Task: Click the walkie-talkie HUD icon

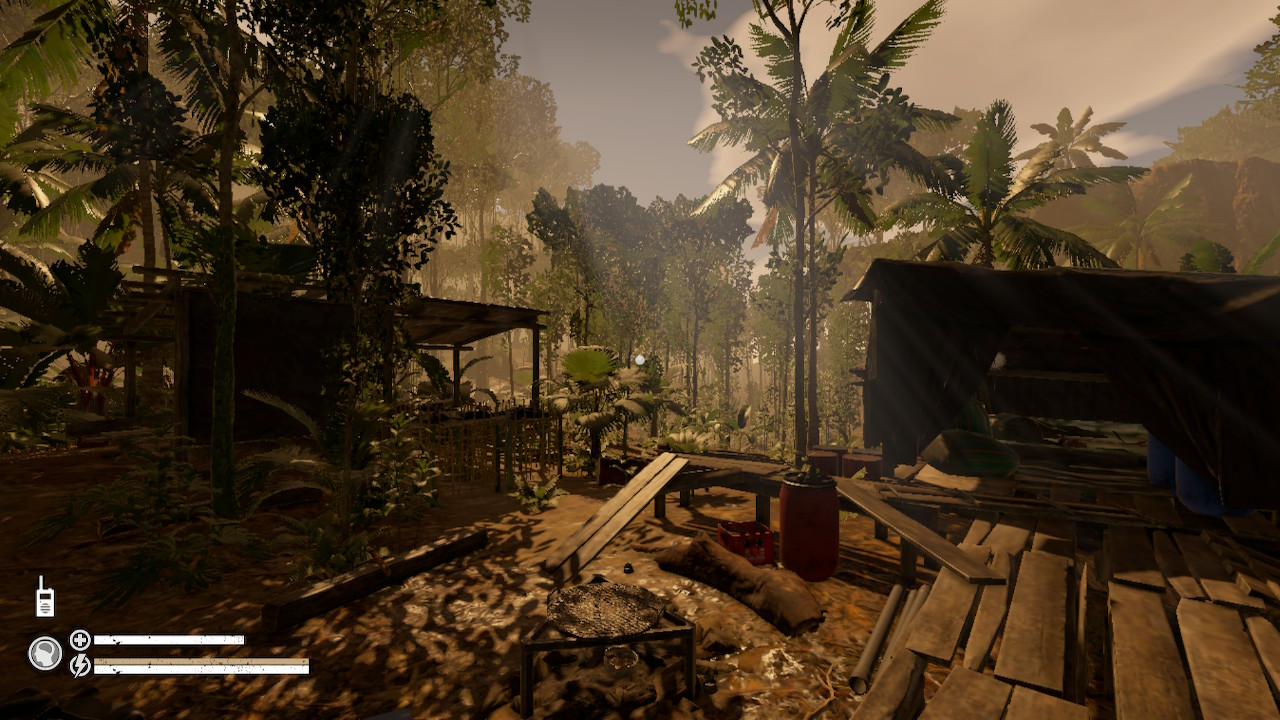Action: [x=45, y=597]
